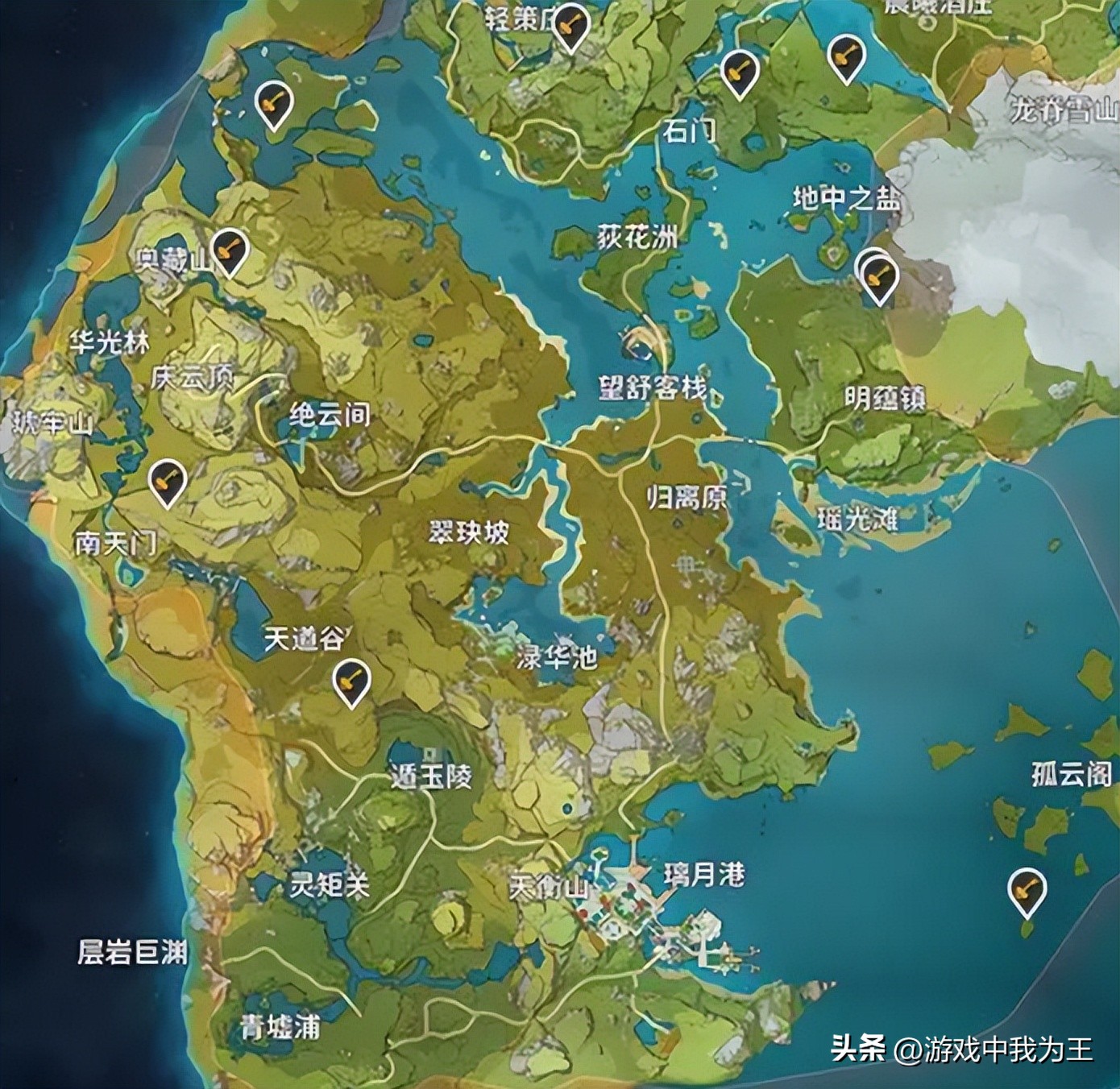Open the 望舒客栈 location label
This screenshot has height=1089, width=1120.
click(x=654, y=389)
